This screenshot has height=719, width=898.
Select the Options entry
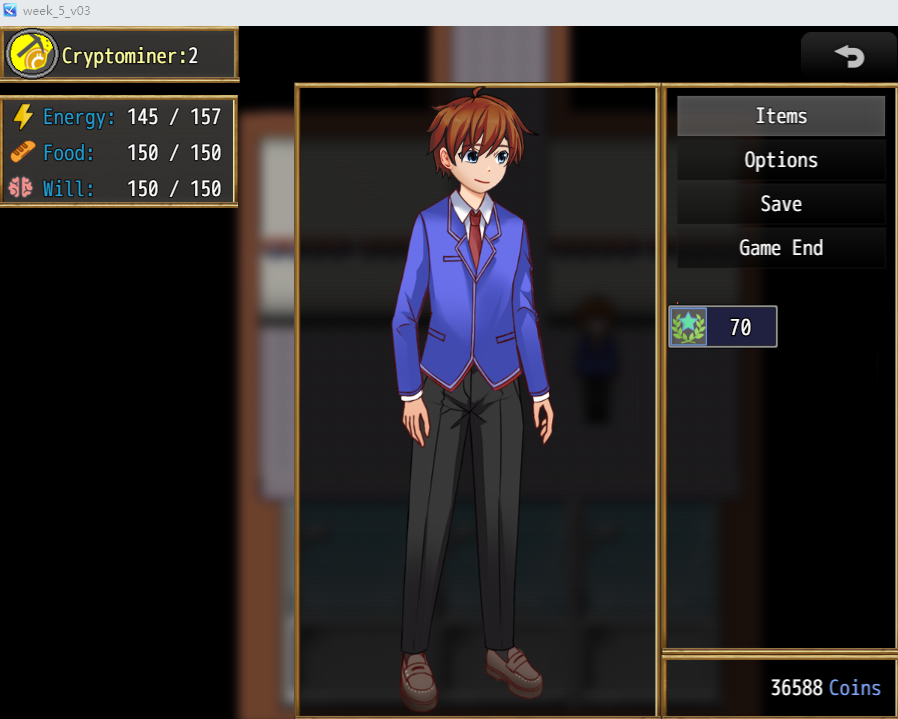coord(781,160)
